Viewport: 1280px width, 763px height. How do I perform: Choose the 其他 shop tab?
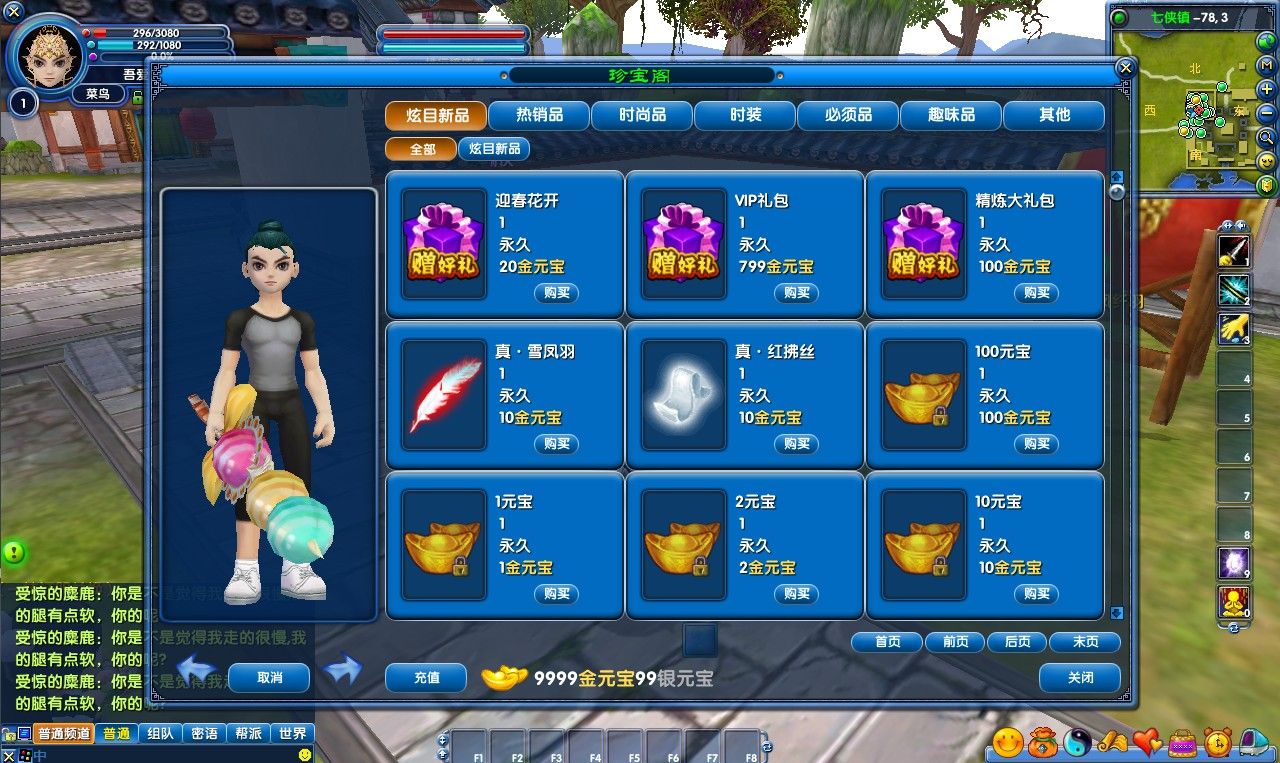[x=1054, y=115]
